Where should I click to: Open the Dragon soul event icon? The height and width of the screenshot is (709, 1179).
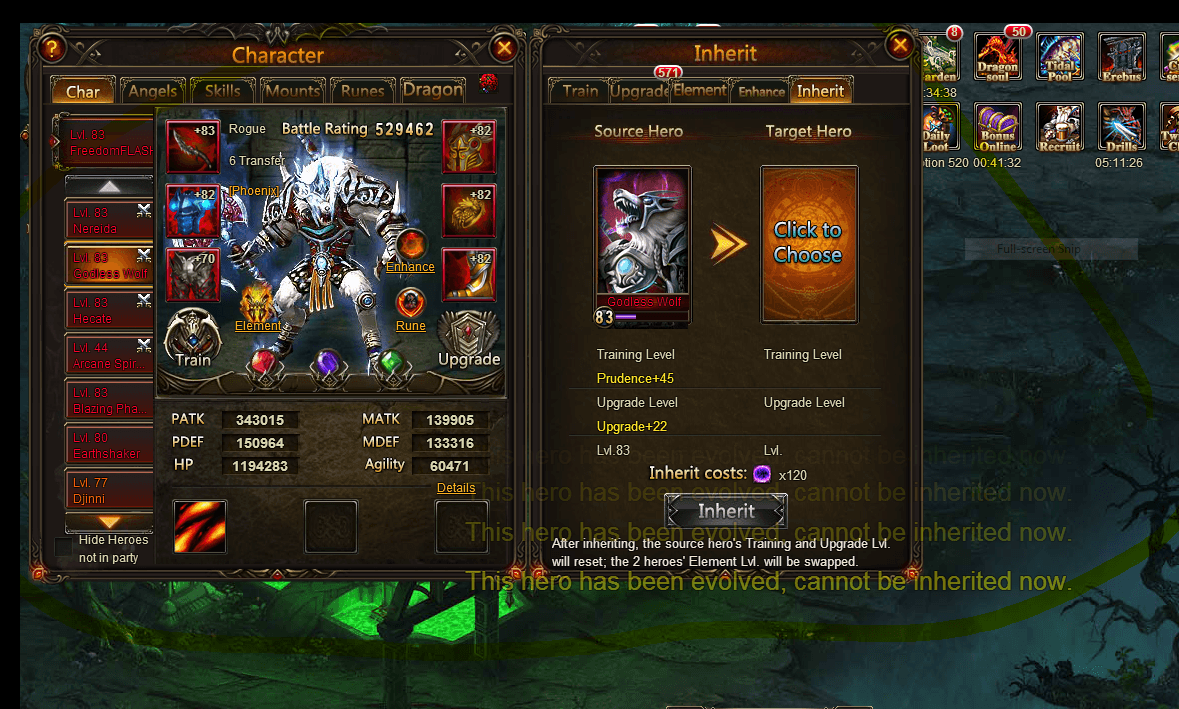coord(997,56)
